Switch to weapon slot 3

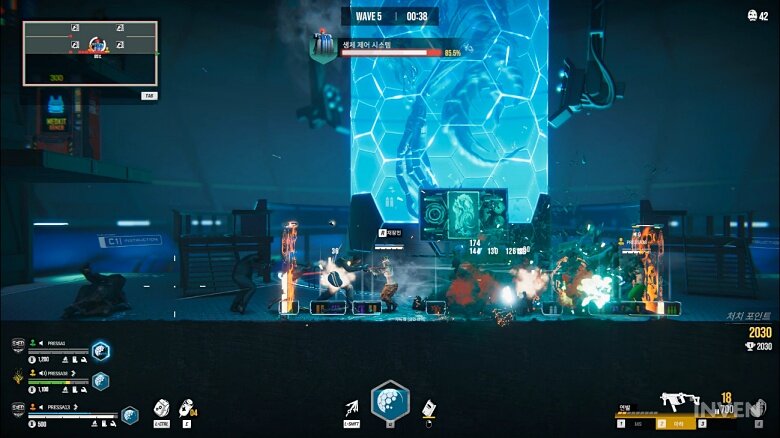(x=702, y=424)
